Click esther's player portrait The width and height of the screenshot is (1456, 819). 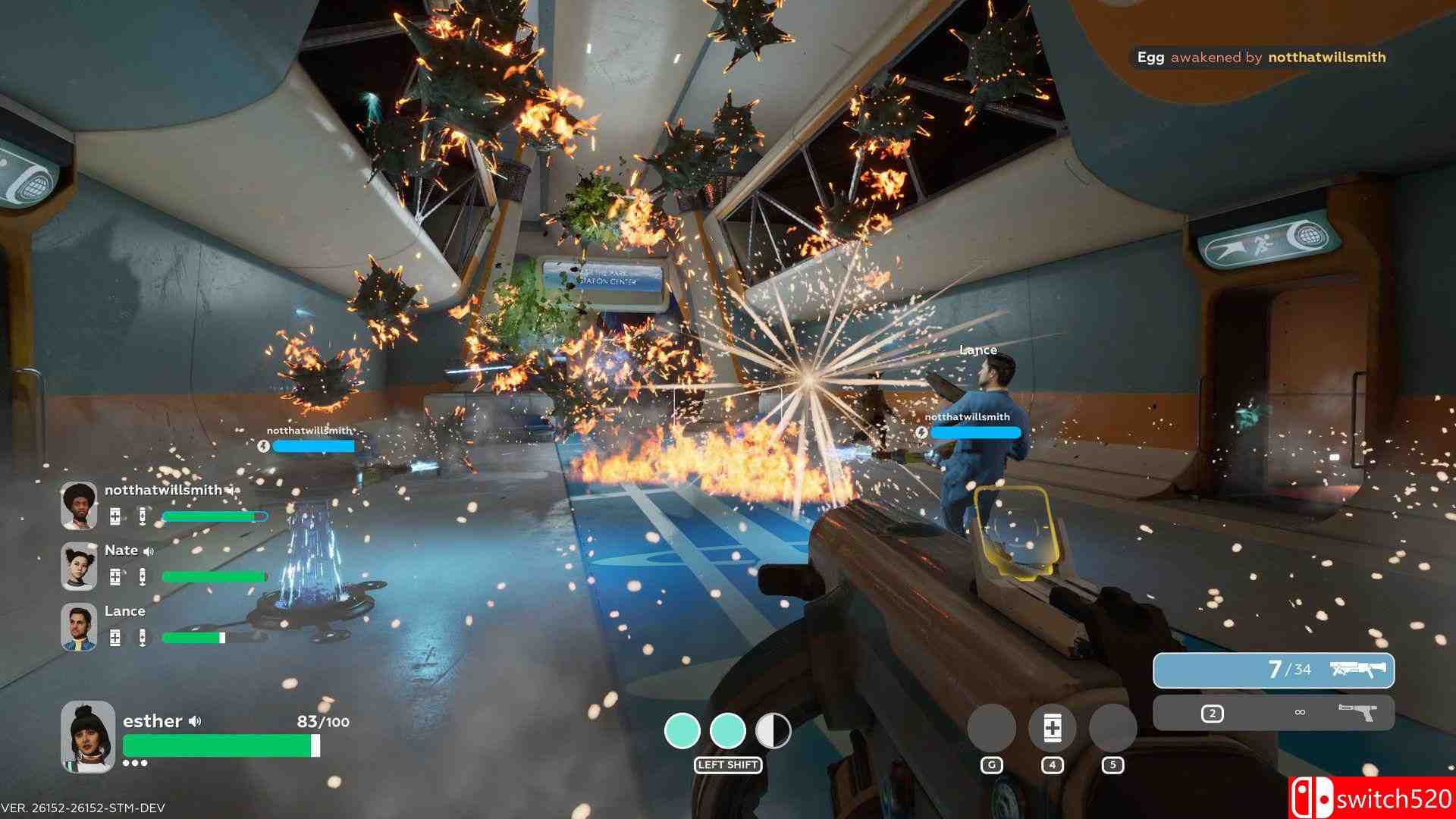[x=88, y=736]
